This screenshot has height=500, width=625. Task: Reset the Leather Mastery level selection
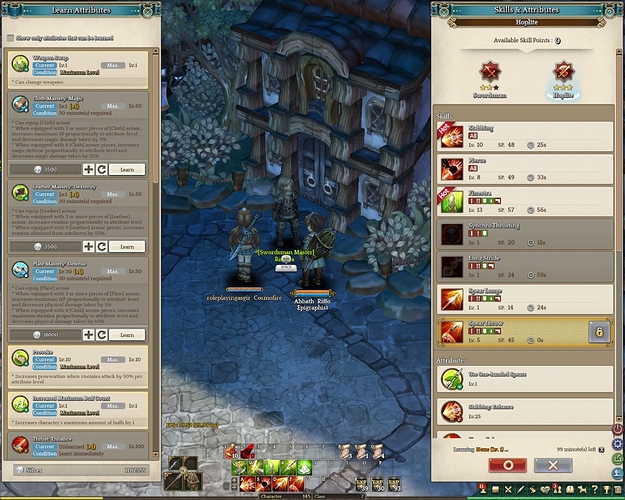pos(102,245)
